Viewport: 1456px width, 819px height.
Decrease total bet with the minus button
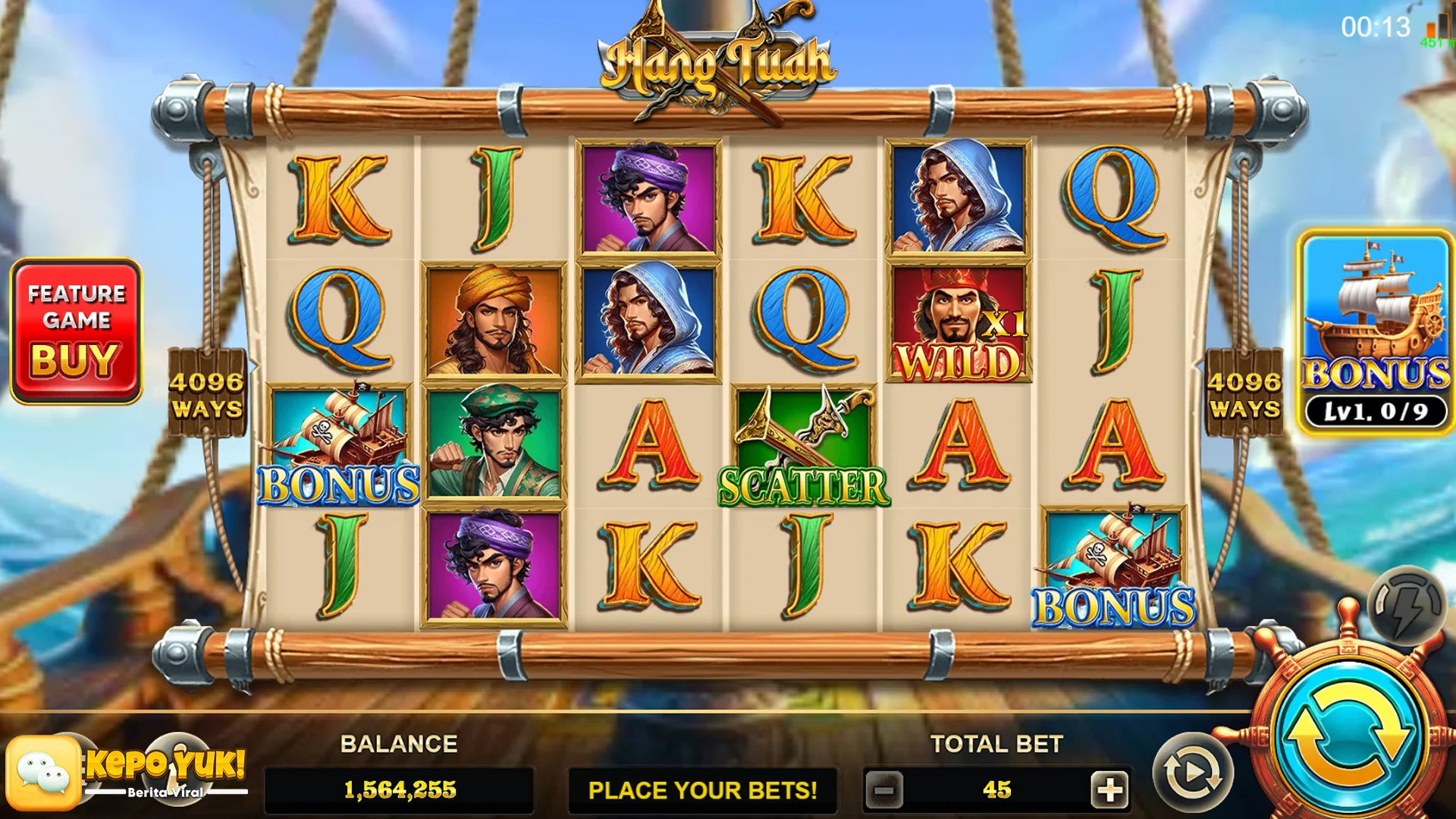pyautogui.click(x=884, y=790)
